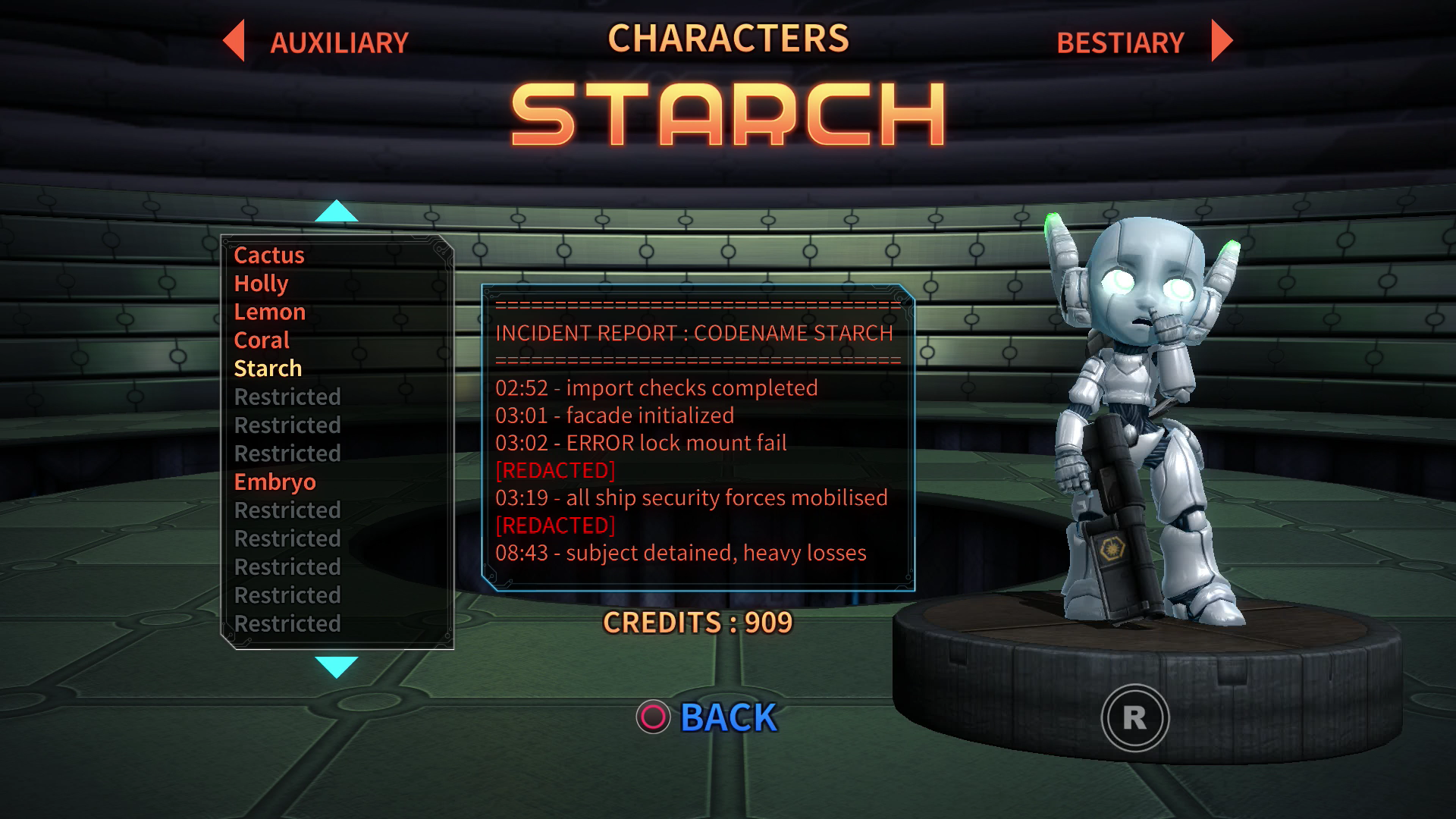This screenshot has width=1456, height=819.
Task: Click the up arrow above the list
Action: 336,211
